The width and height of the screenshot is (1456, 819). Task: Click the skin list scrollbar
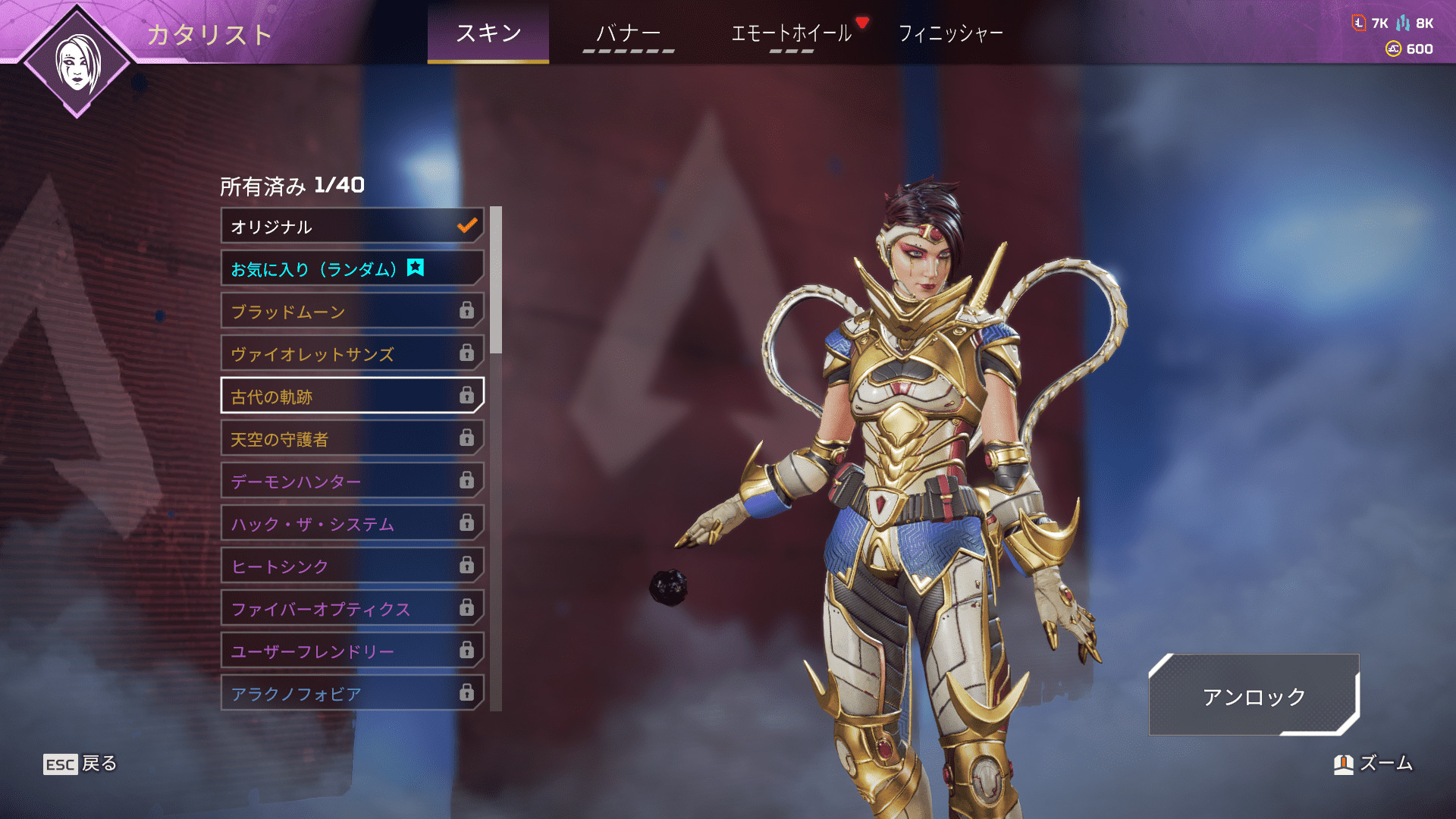click(496, 280)
